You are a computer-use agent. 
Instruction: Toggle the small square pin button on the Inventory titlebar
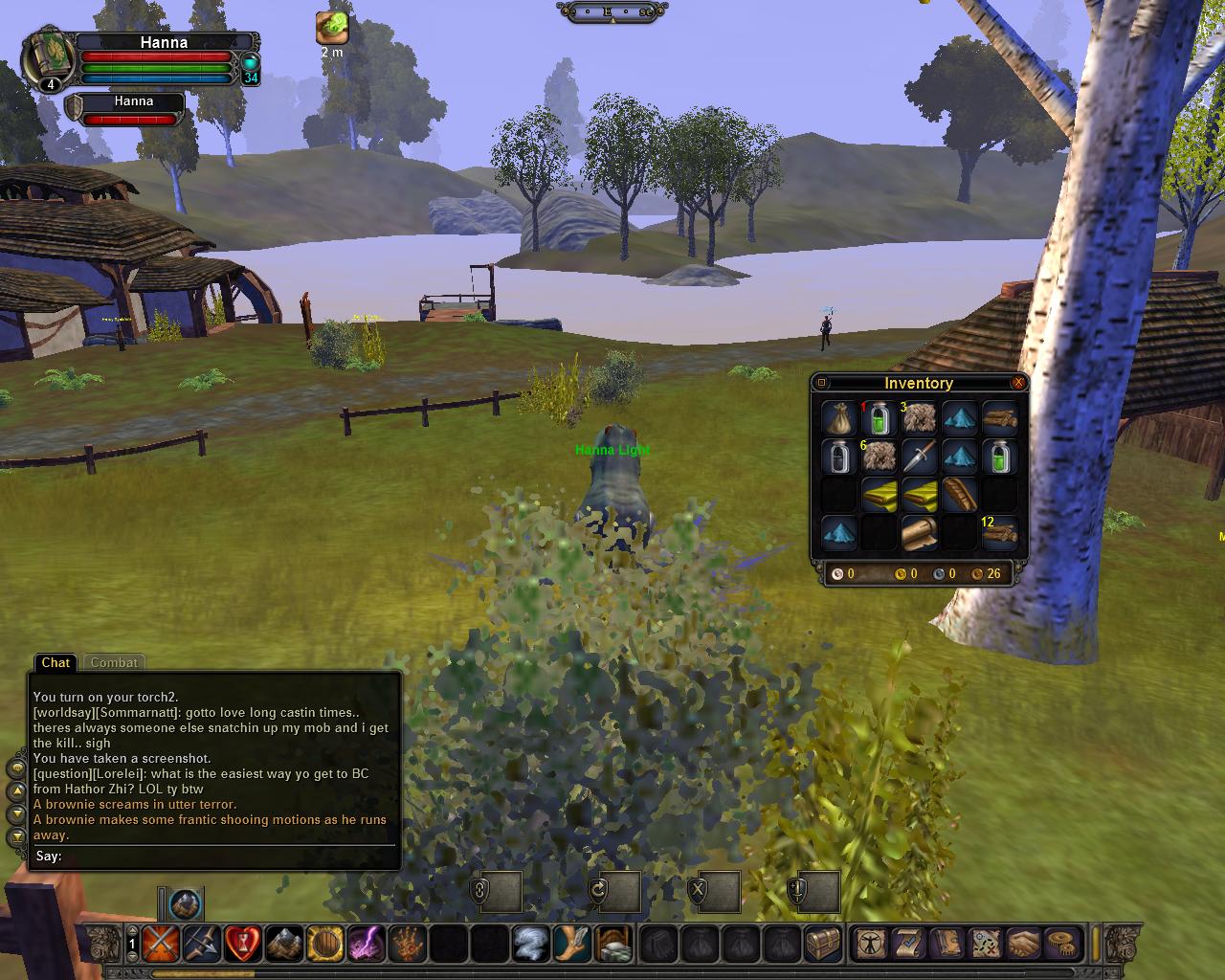821,383
